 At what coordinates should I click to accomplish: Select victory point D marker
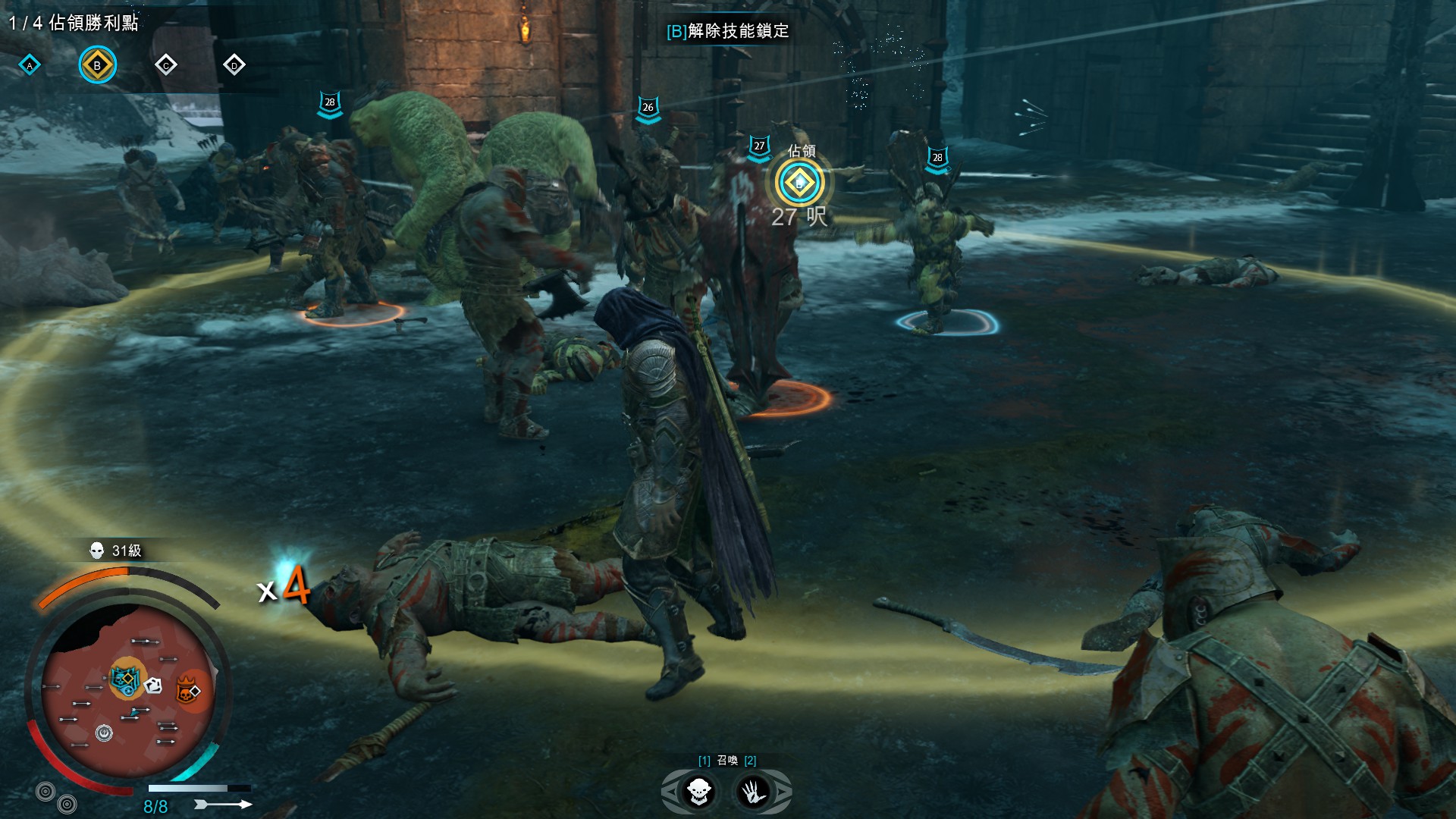234,65
